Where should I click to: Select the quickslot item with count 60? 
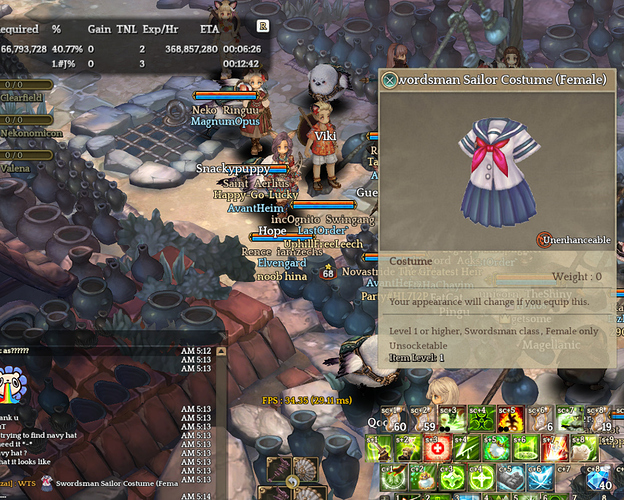pyautogui.click(x=392, y=418)
